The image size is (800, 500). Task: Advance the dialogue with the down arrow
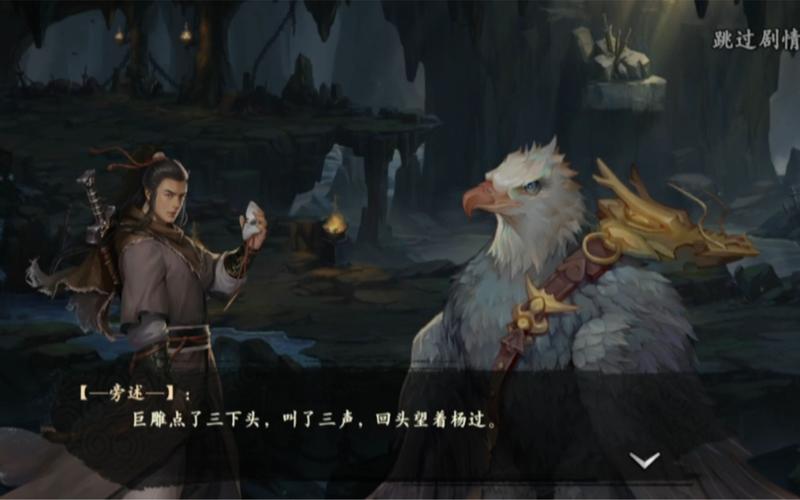click(x=644, y=460)
